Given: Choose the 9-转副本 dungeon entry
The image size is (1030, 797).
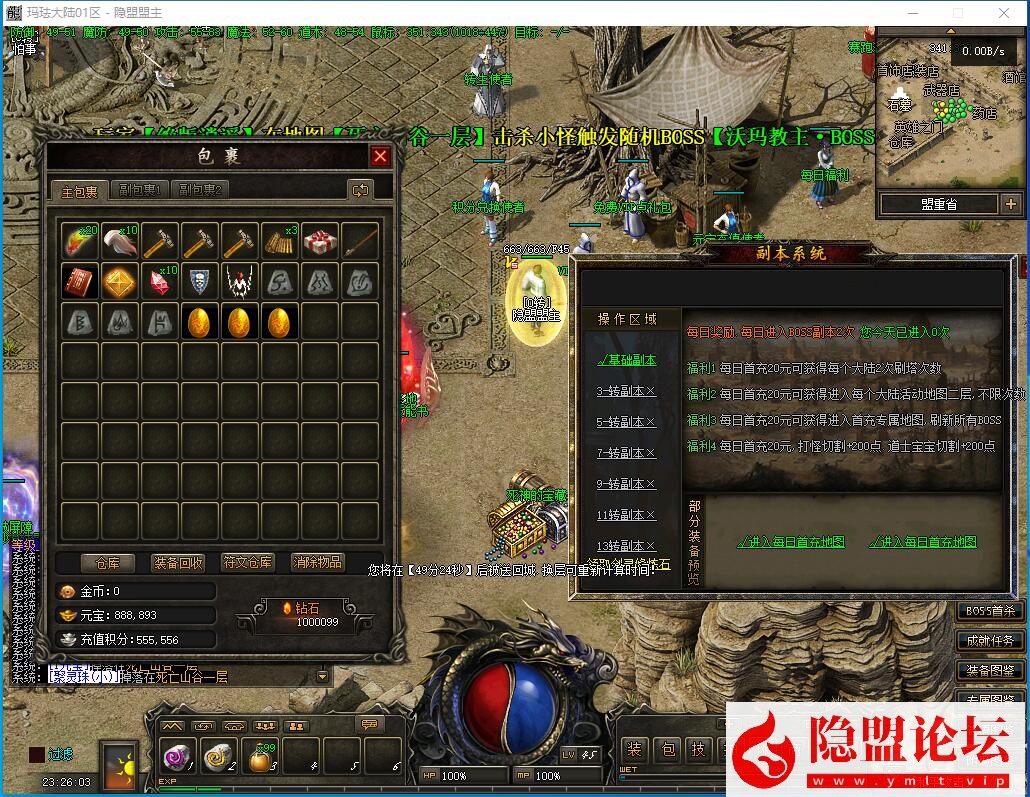Looking at the screenshot, I should tap(626, 484).
